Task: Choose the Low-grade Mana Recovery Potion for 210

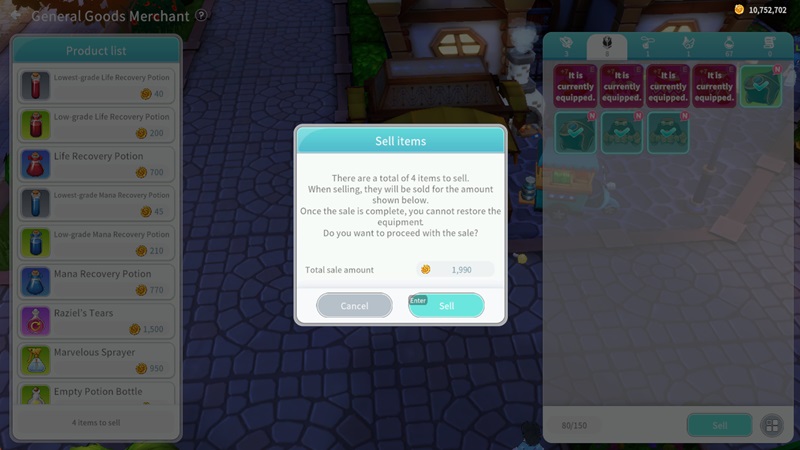Action: [96, 242]
